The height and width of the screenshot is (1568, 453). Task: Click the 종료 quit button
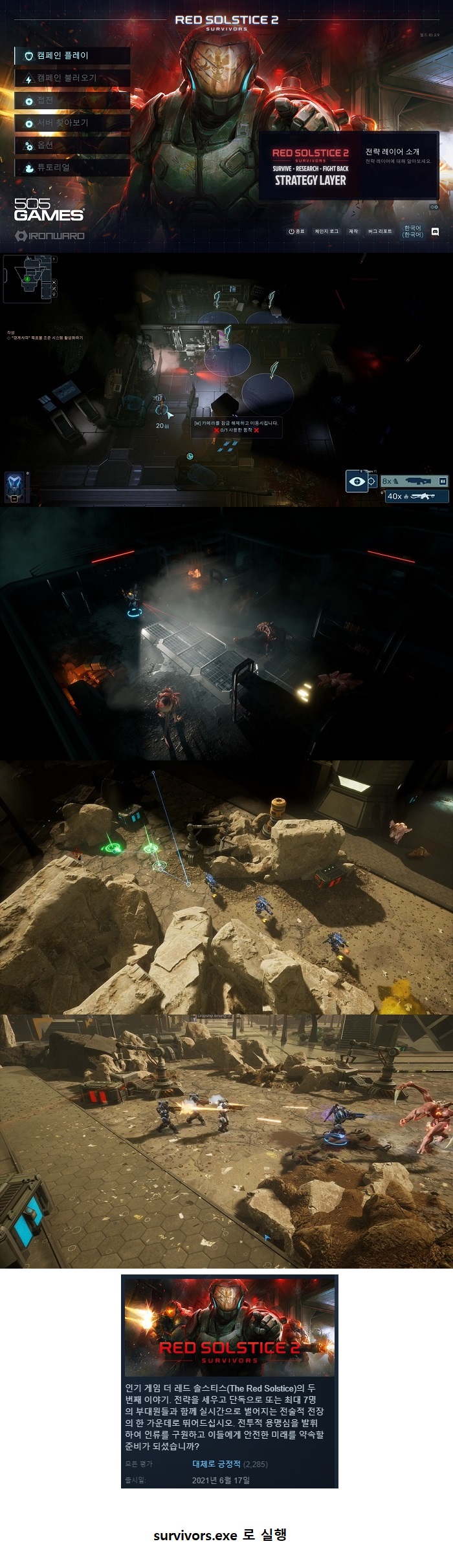click(x=296, y=231)
